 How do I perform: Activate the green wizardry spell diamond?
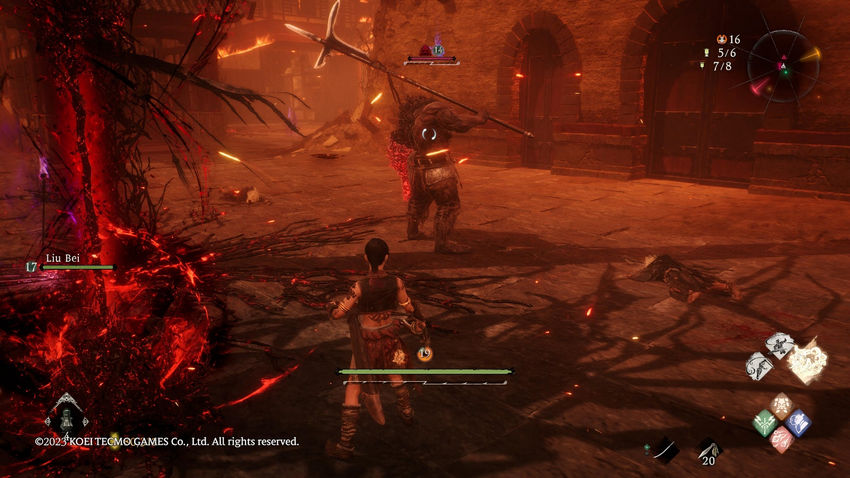(x=765, y=422)
